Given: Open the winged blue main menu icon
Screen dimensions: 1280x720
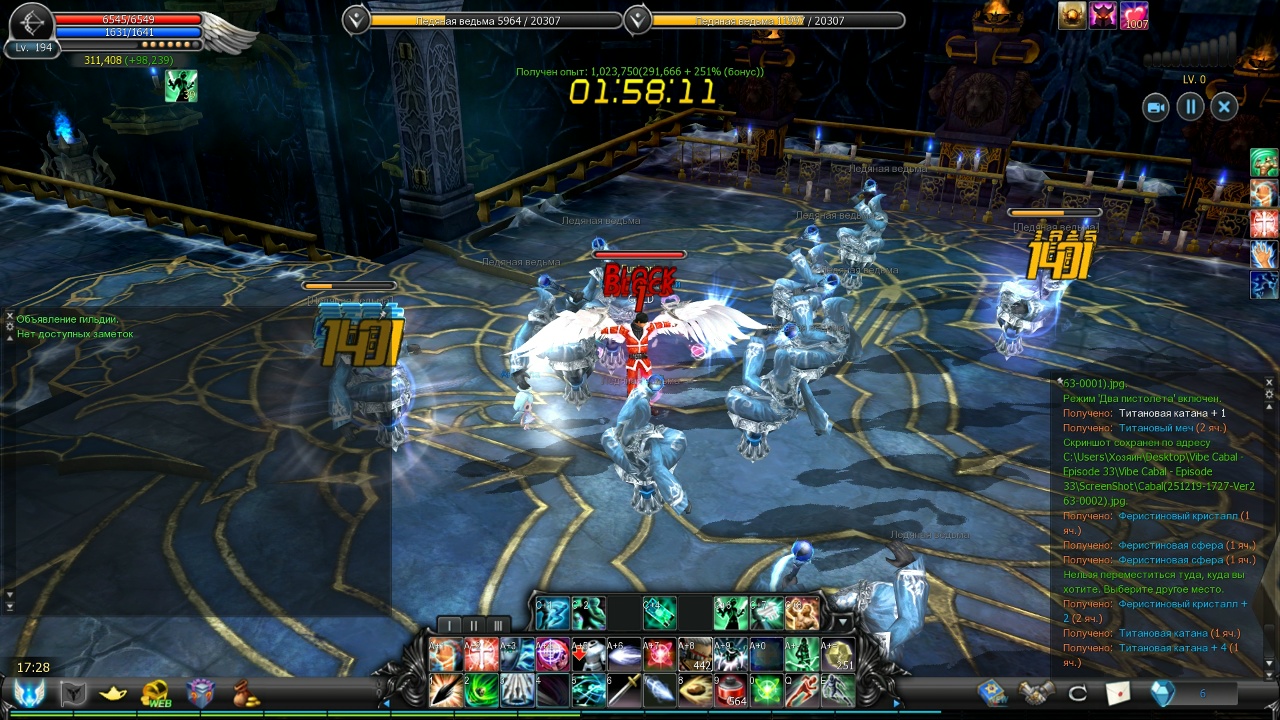Looking at the screenshot, I should 29,693.
